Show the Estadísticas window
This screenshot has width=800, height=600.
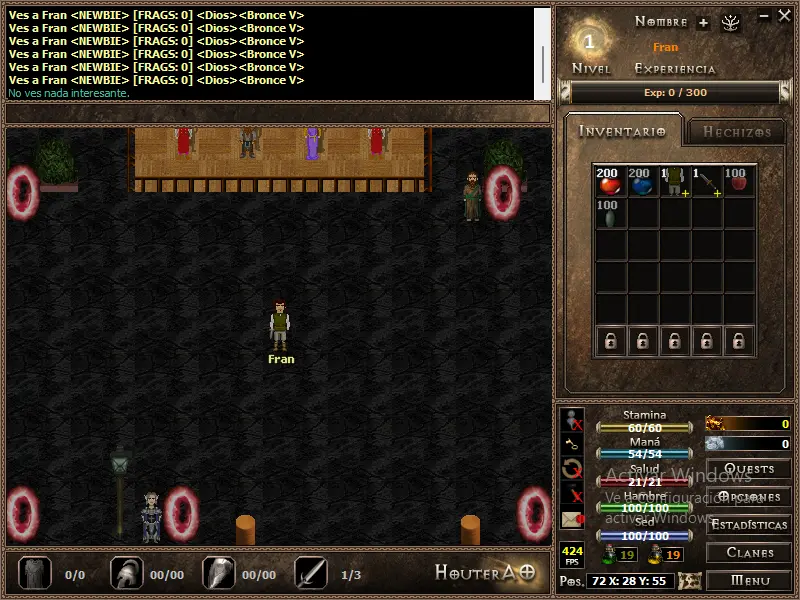pyautogui.click(x=748, y=524)
